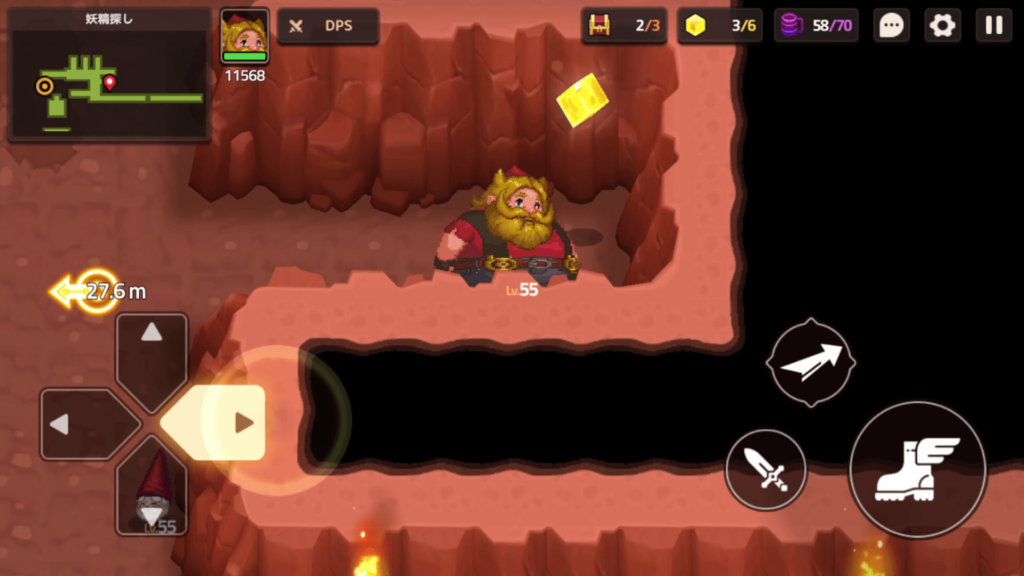This screenshot has width=1024, height=576.
Task: Tap the d-pad right arrow
Action: 229,423
